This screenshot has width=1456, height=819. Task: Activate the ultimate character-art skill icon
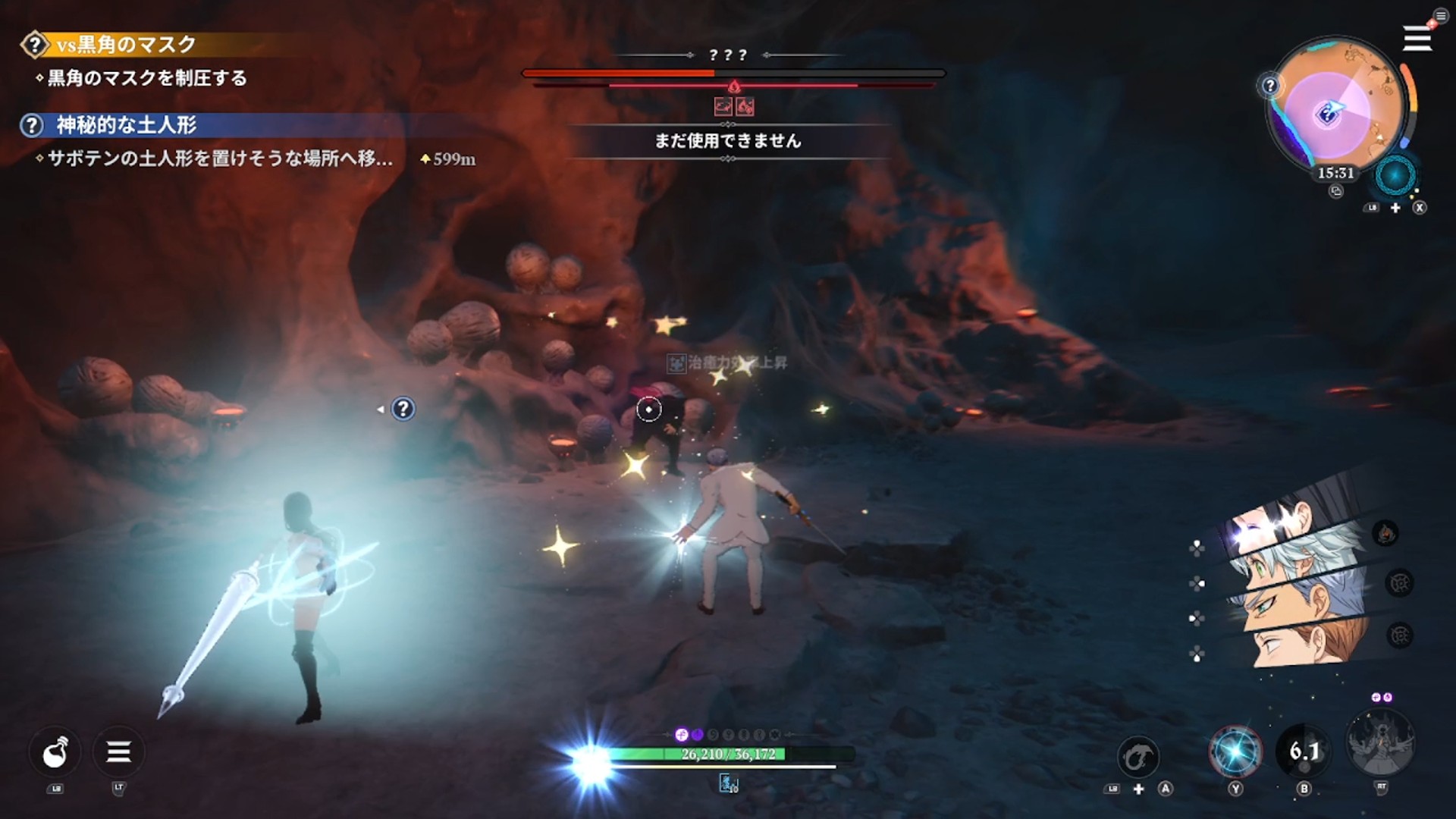coord(1380,743)
